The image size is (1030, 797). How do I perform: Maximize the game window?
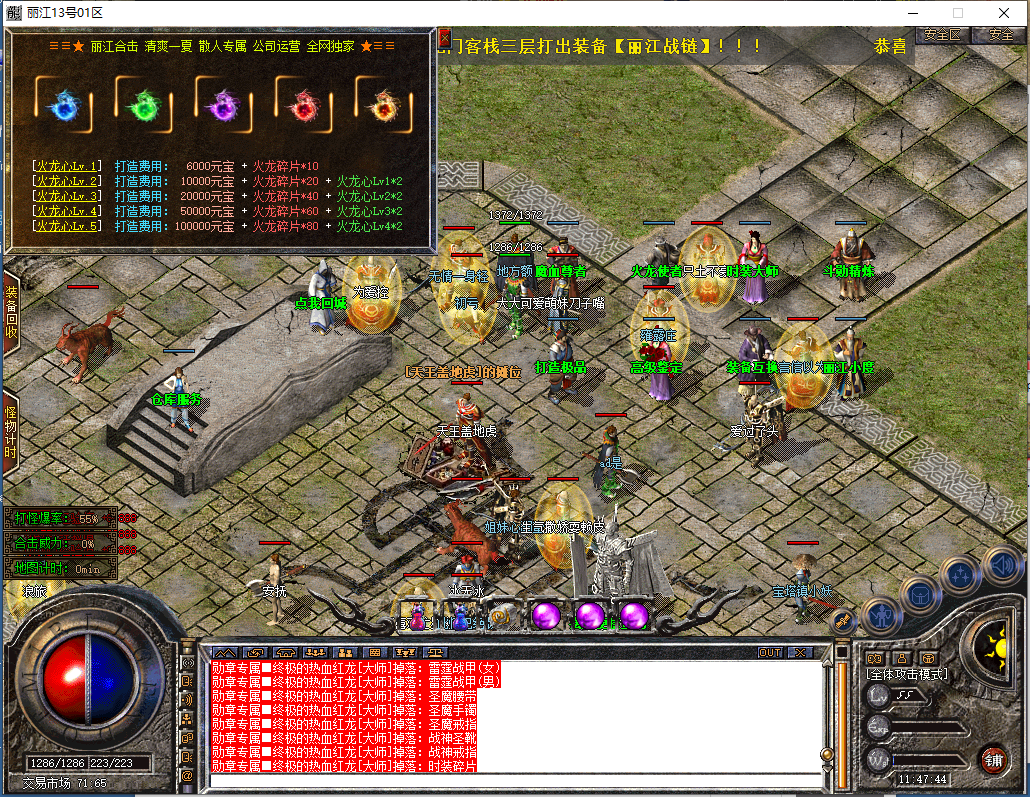[x=957, y=13]
